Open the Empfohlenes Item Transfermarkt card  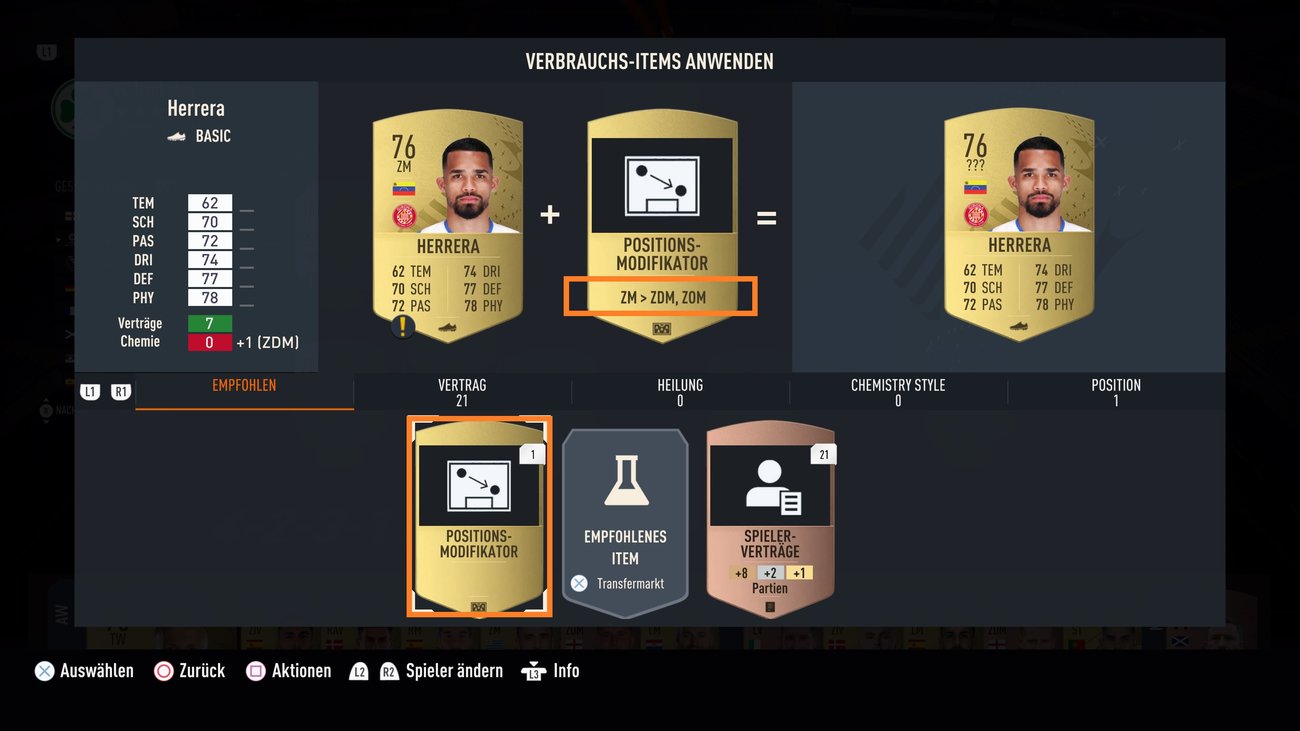(624, 518)
